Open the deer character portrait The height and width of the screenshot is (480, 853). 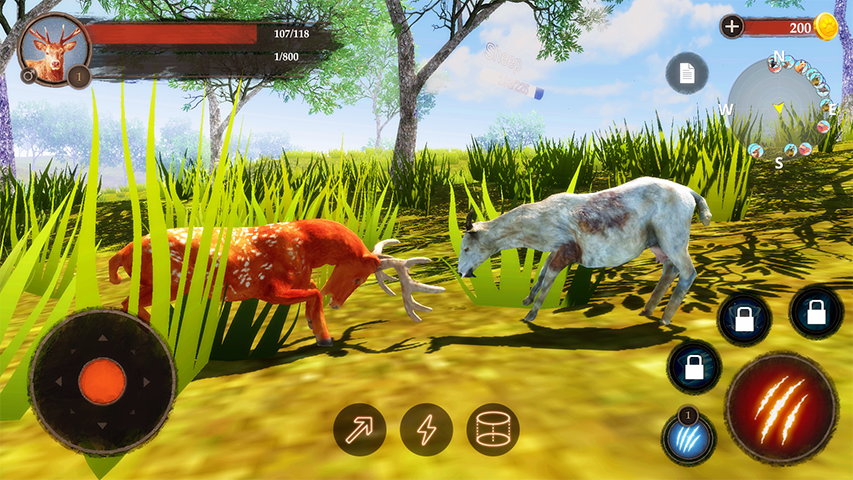pos(54,48)
